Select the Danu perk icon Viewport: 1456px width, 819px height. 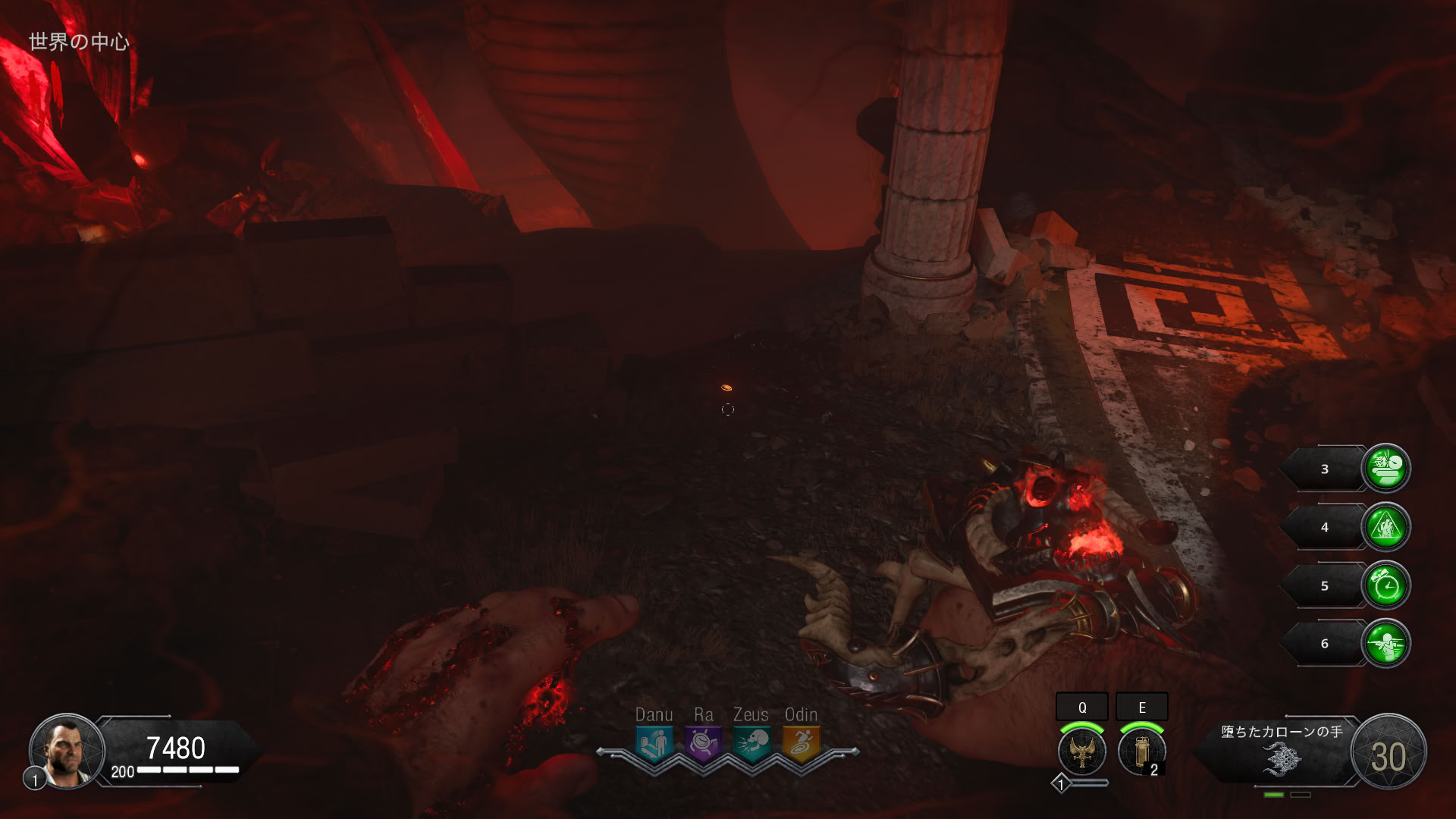[654, 743]
